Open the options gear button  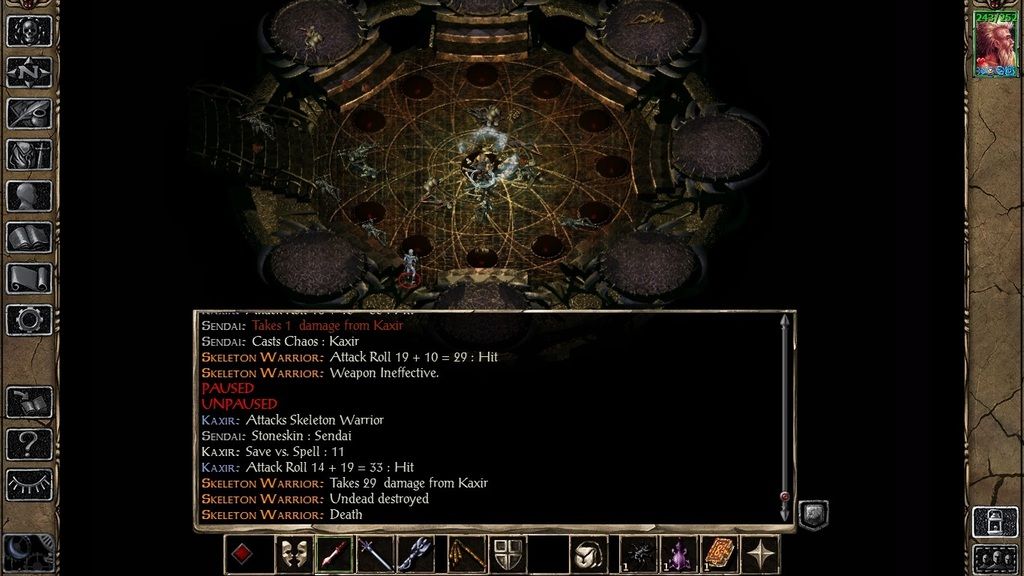(x=29, y=320)
